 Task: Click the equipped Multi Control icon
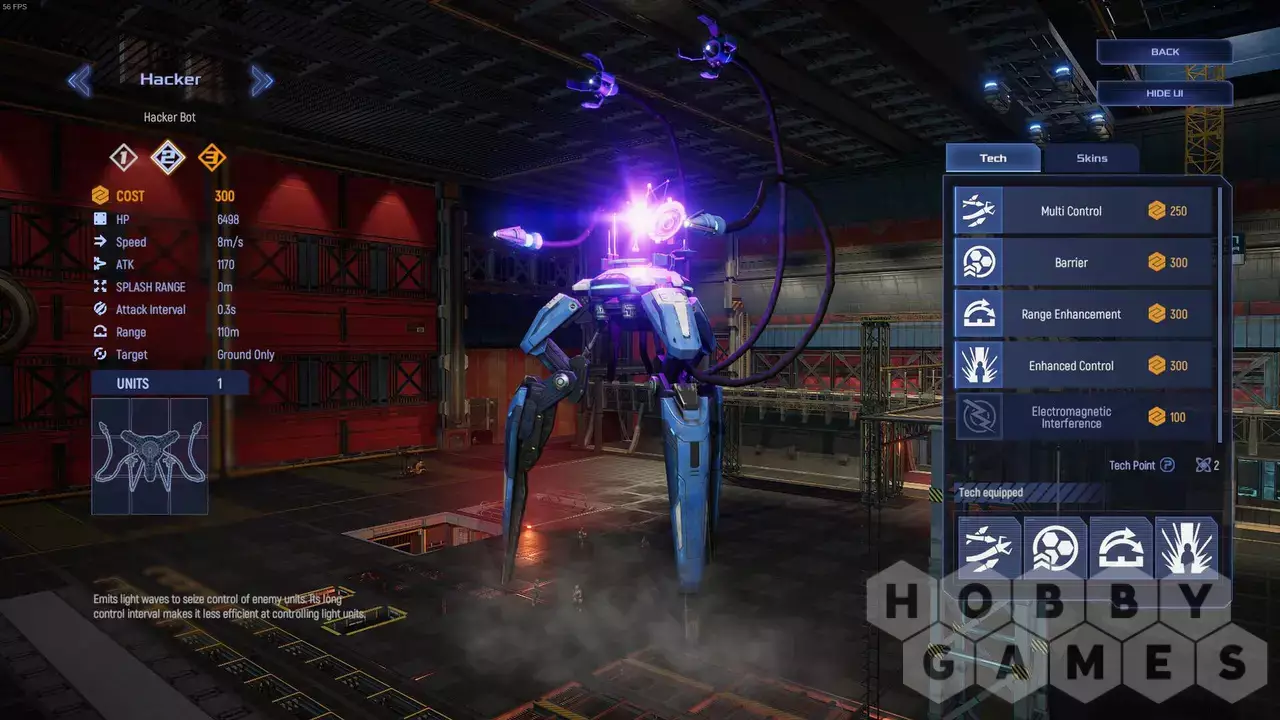988,547
